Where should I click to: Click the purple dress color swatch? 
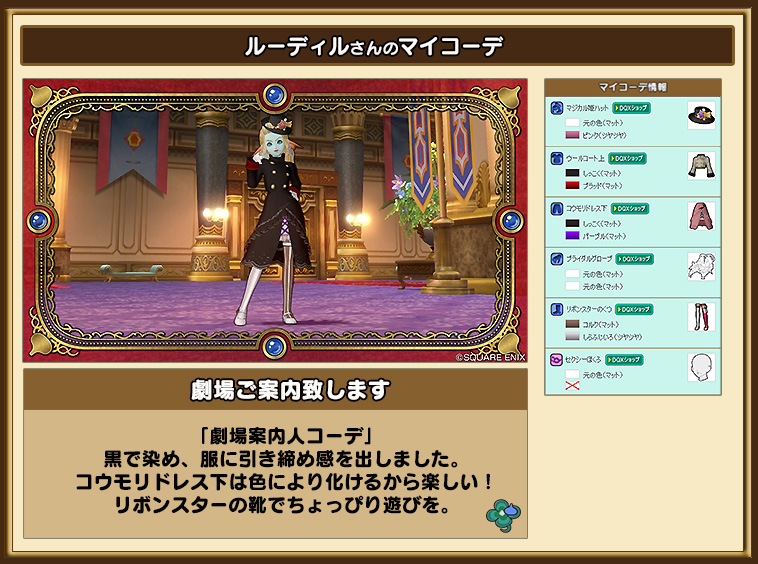[x=572, y=235]
